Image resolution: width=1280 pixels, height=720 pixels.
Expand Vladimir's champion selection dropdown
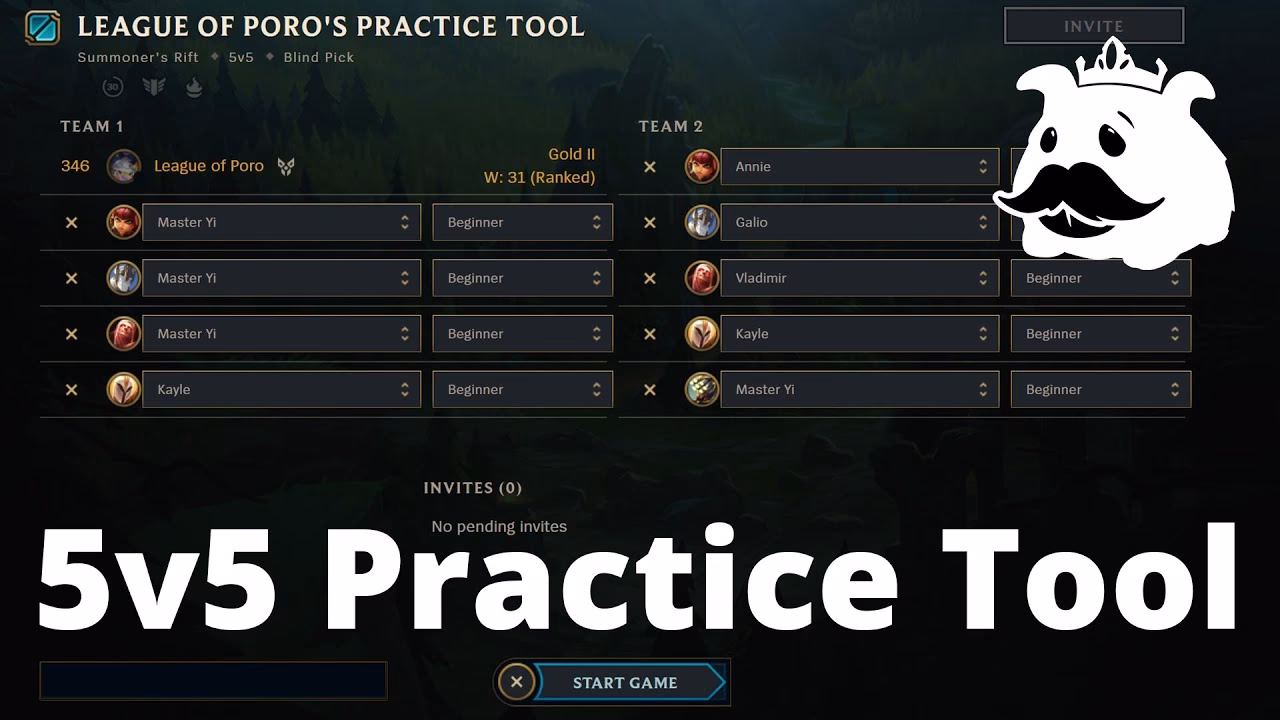tap(860, 277)
